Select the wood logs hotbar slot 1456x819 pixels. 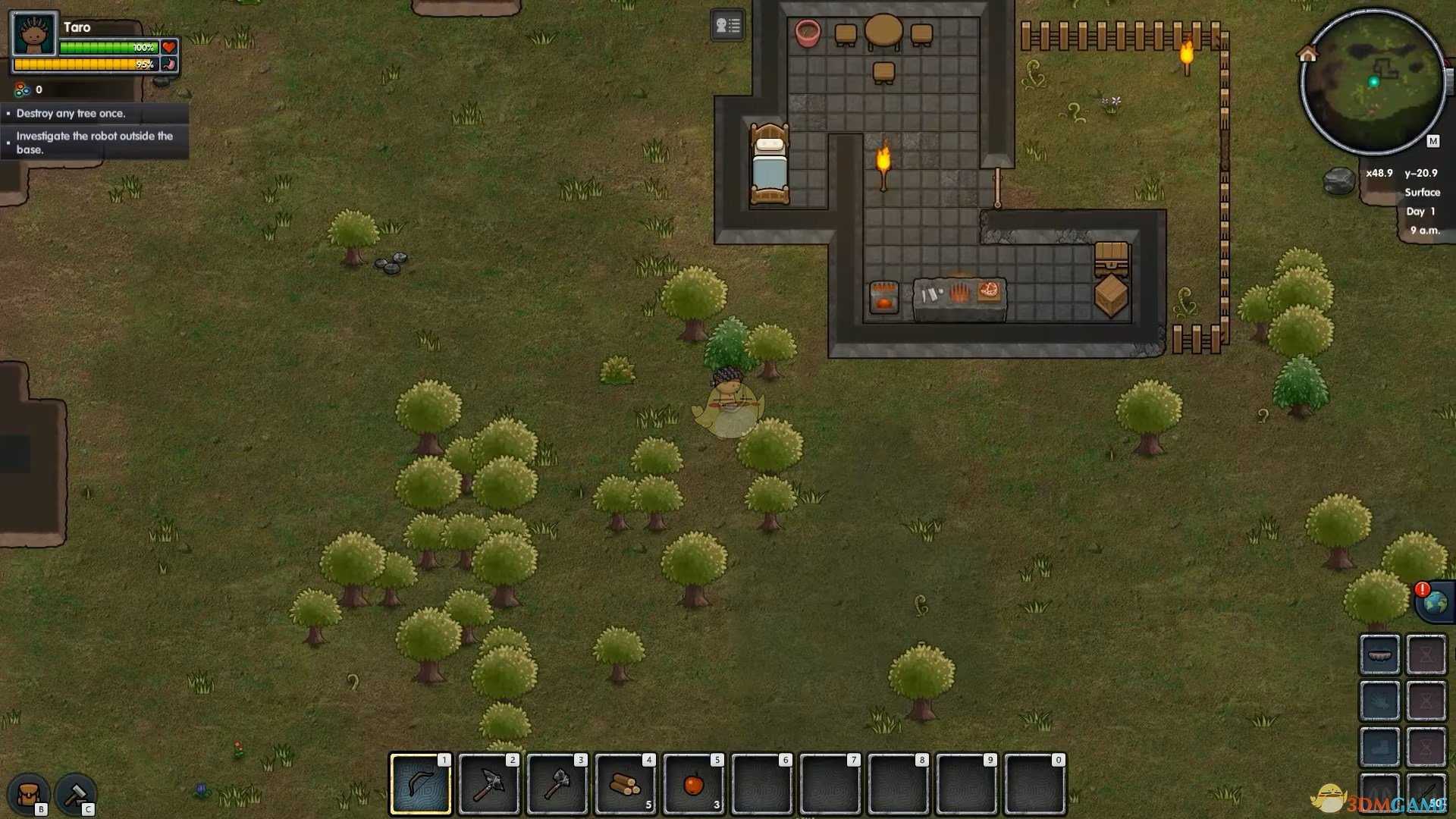[x=625, y=783]
